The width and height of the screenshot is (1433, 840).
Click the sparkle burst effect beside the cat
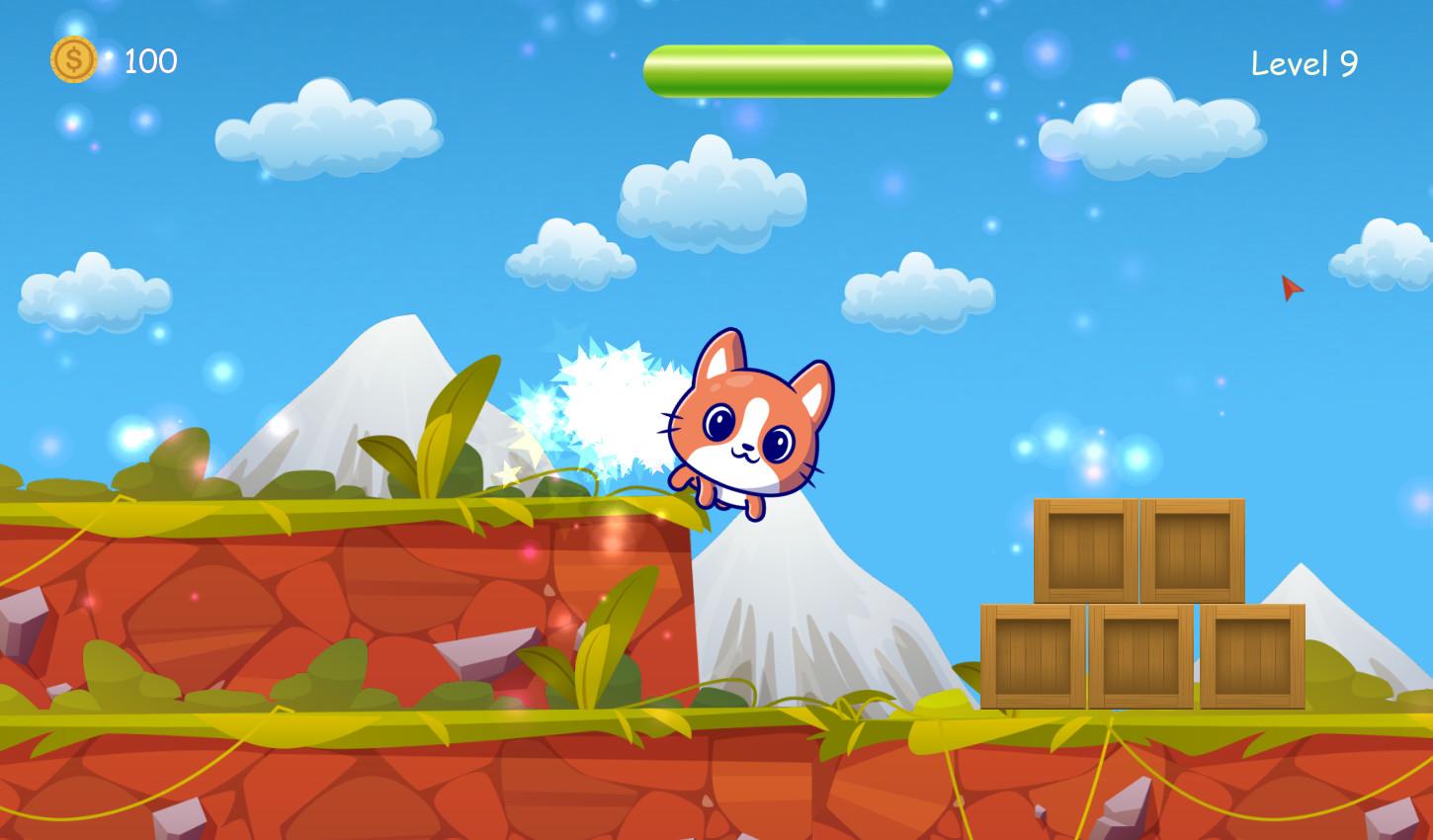coord(605,405)
